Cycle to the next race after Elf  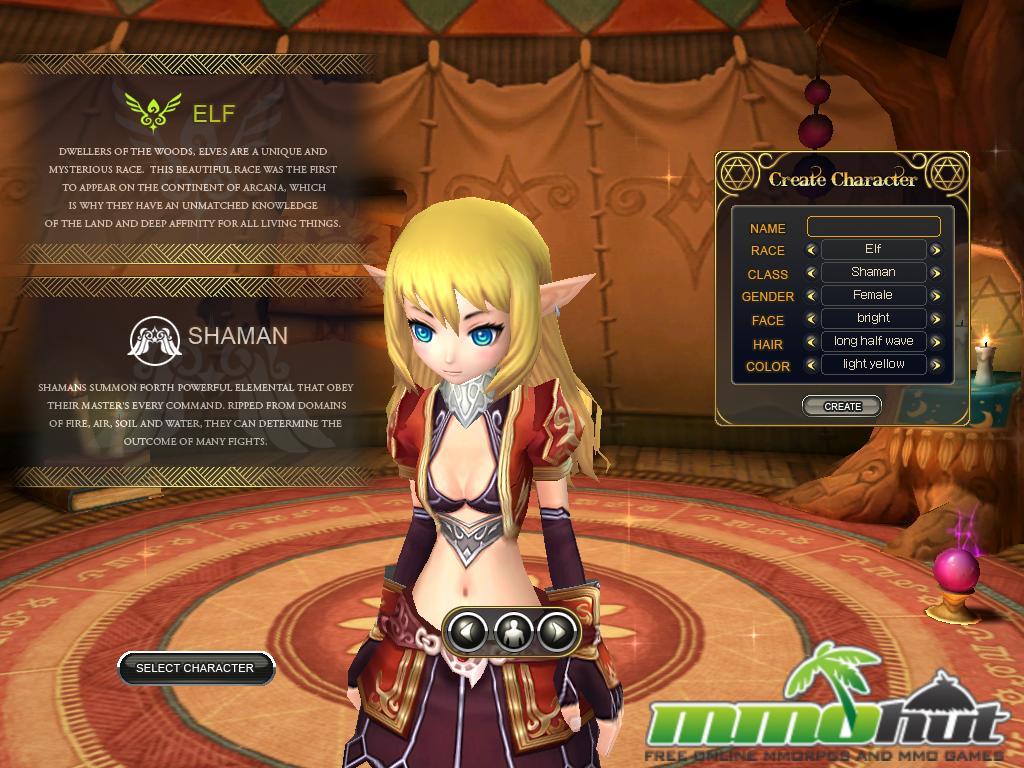point(936,250)
